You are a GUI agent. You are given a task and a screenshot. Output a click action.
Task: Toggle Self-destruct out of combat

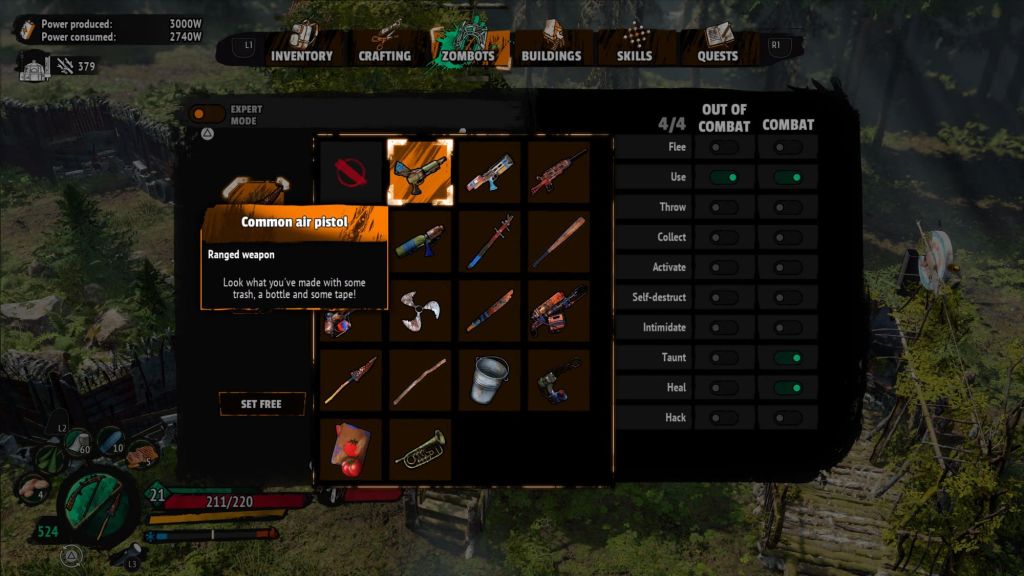724,297
